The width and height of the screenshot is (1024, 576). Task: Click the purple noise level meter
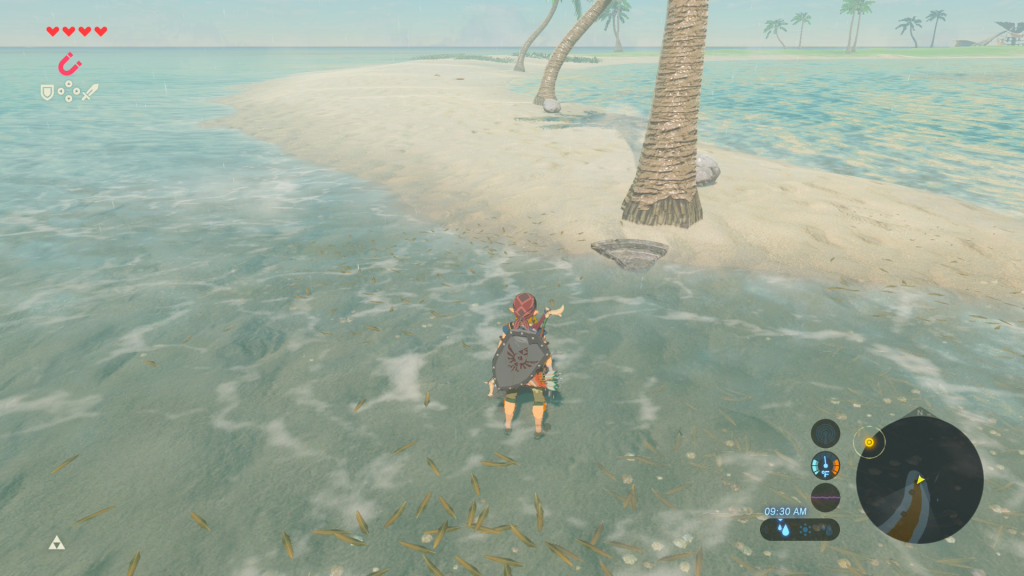825,497
